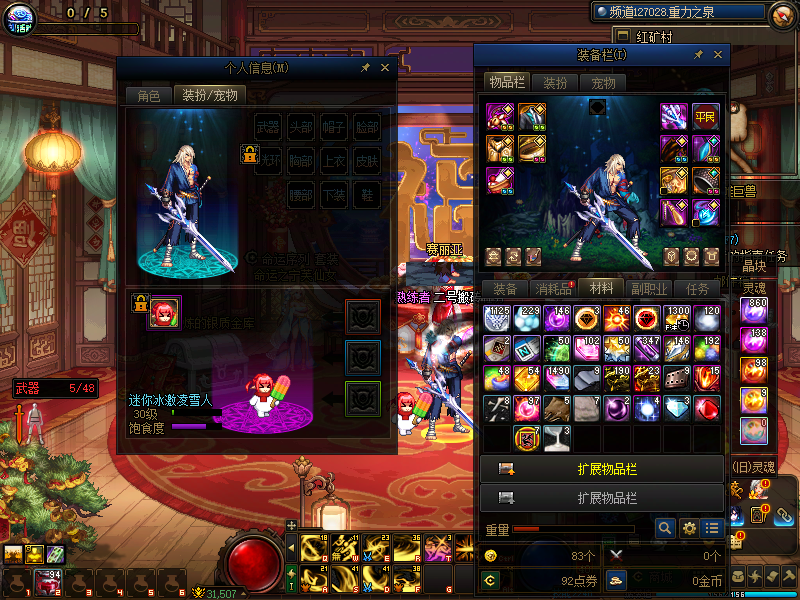Close the 装备栏 inventory window

716,55
